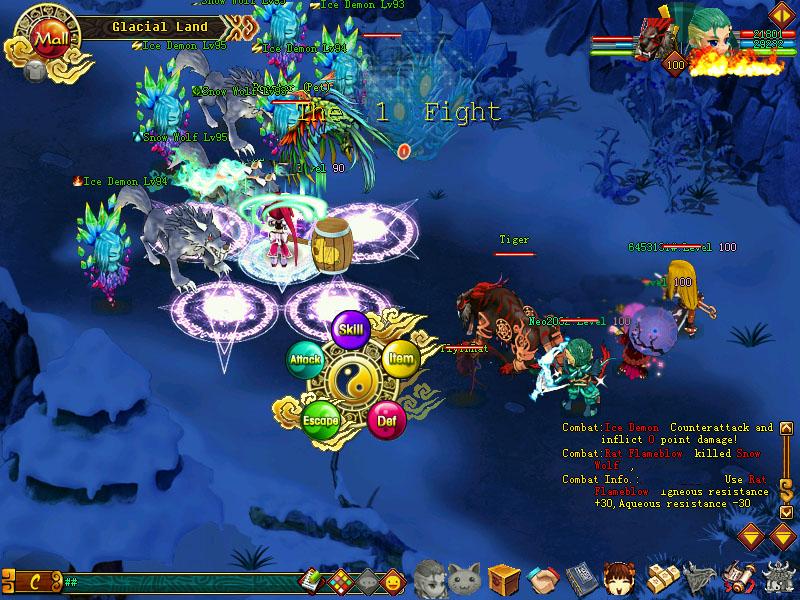Open the notepad with pencil icon

(x=312, y=579)
